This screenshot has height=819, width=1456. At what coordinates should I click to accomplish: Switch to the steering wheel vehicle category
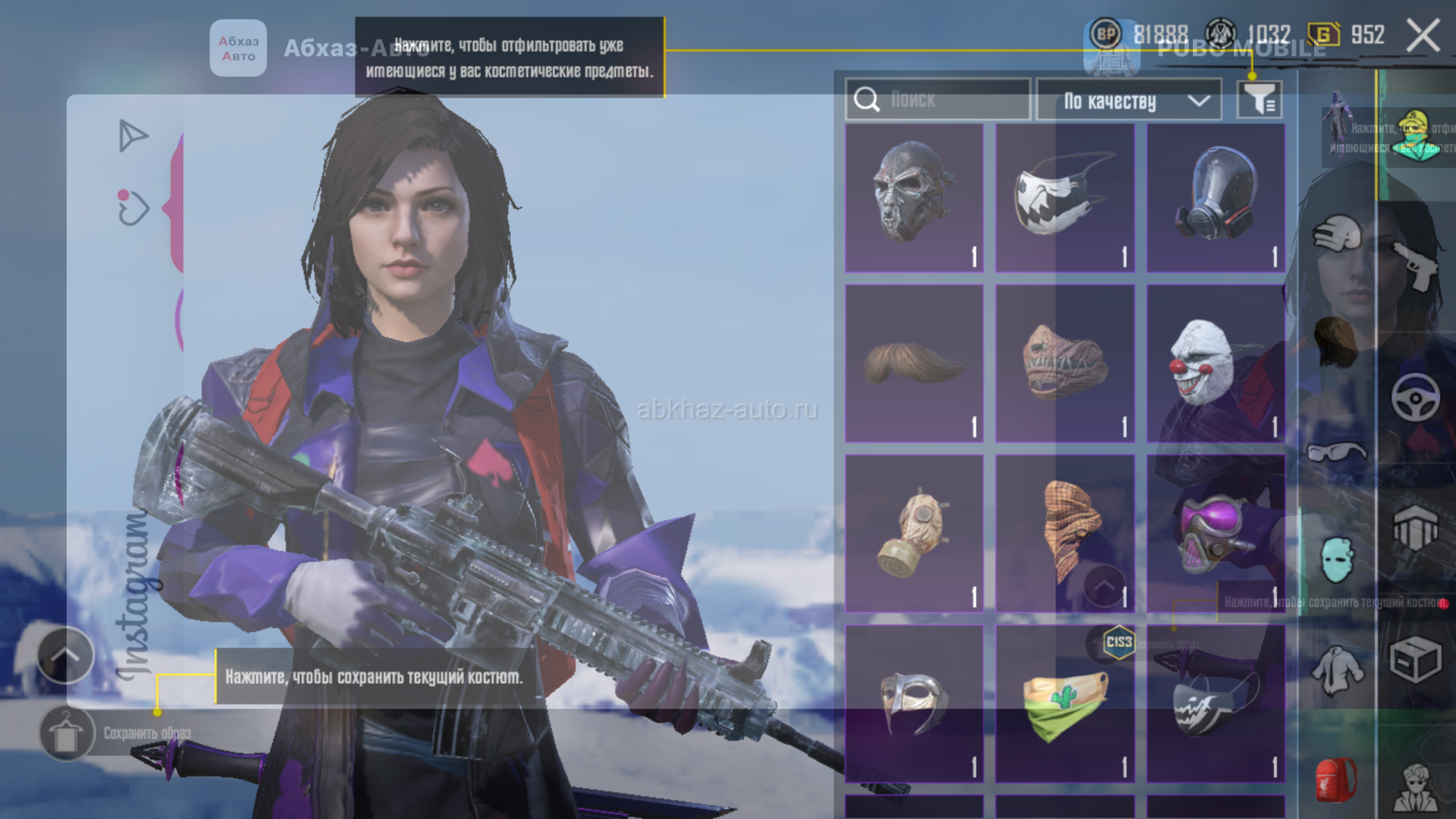tap(1415, 397)
